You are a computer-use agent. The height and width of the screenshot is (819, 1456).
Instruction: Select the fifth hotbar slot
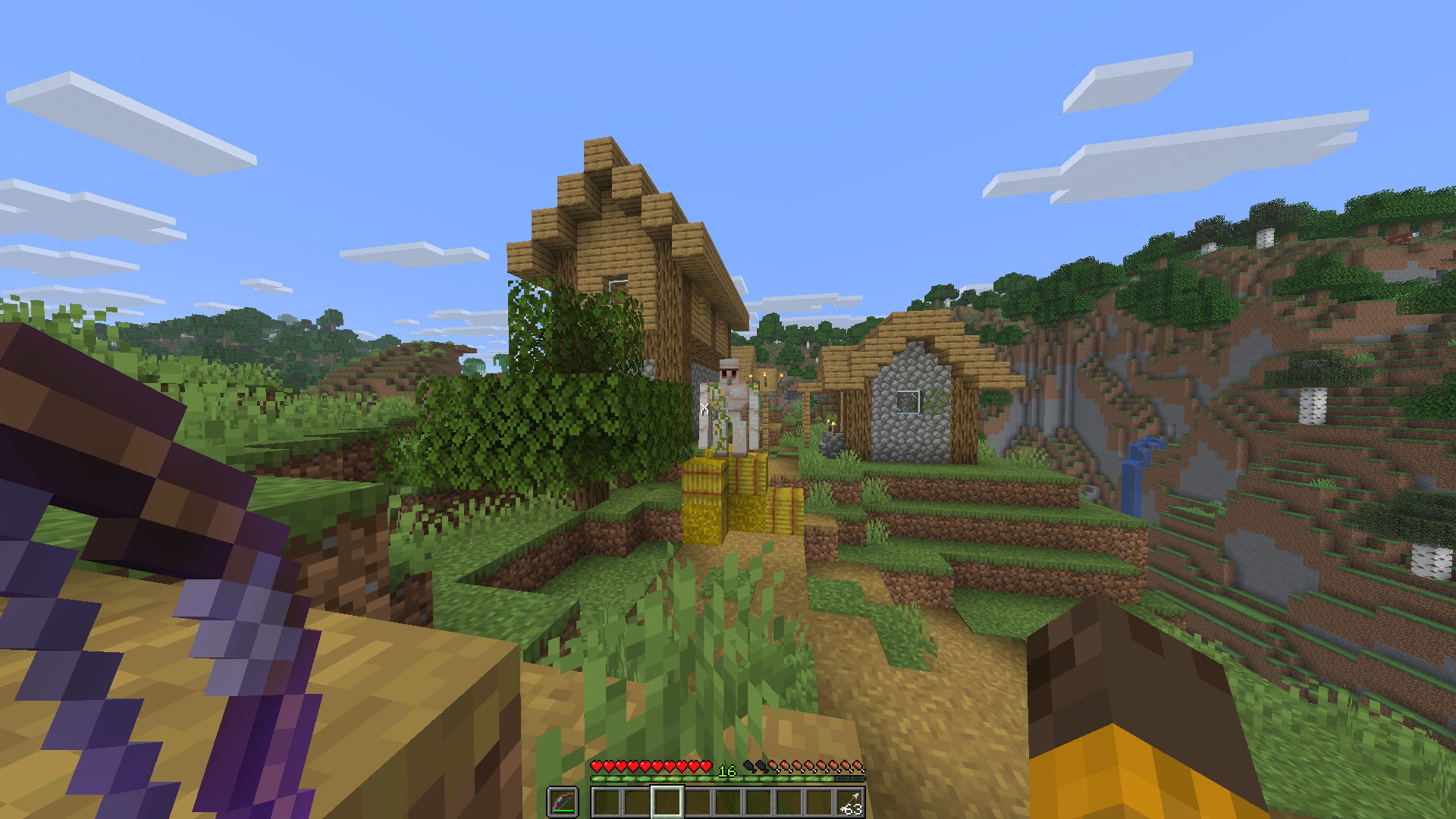tap(729, 802)
